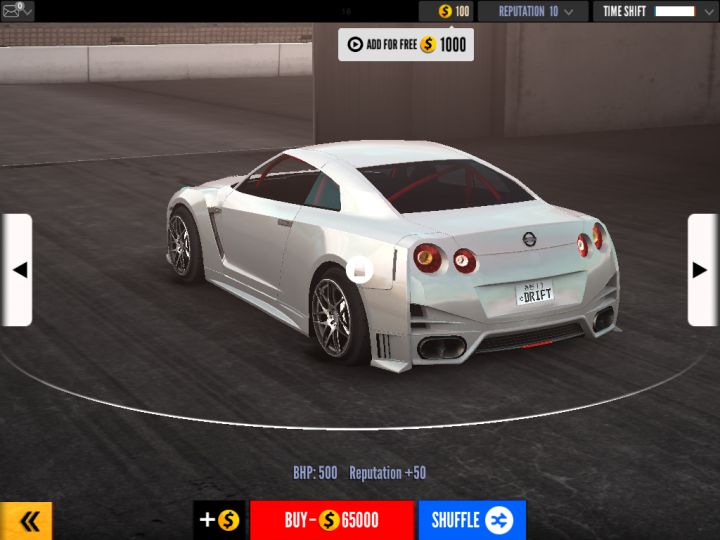Show the next car with right arrow
720x540 pixels.
click(x=702, y=270)
